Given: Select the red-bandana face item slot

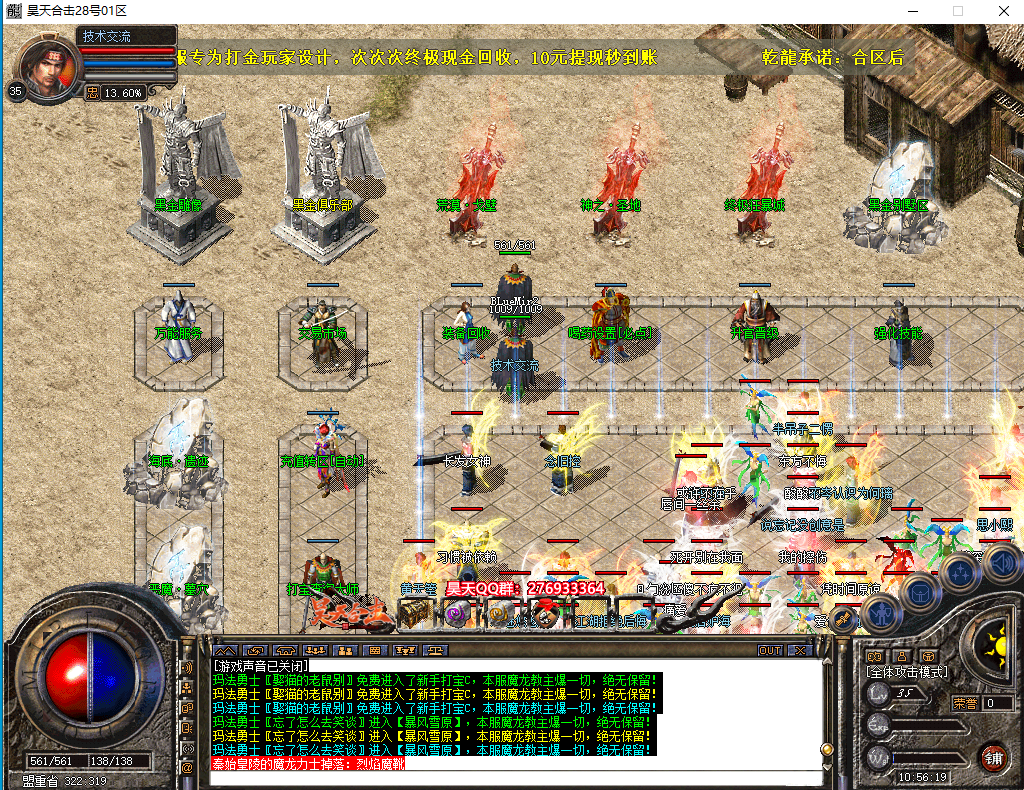Looking at the screenshot, I should click(x=543, y=615).
